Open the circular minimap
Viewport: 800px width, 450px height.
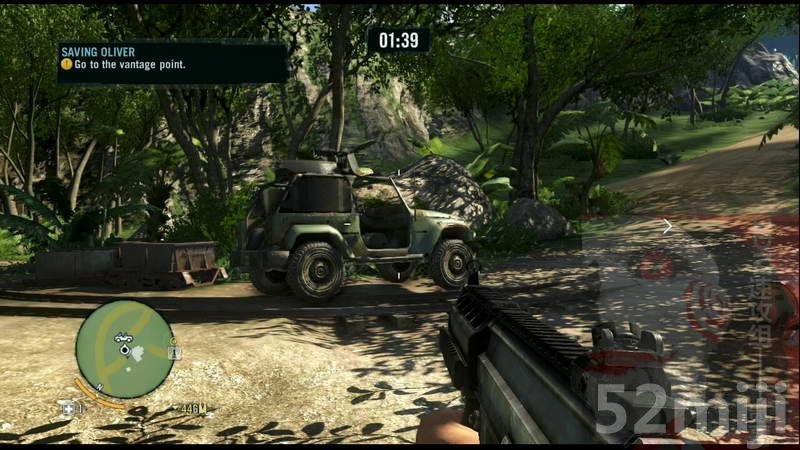125,349
